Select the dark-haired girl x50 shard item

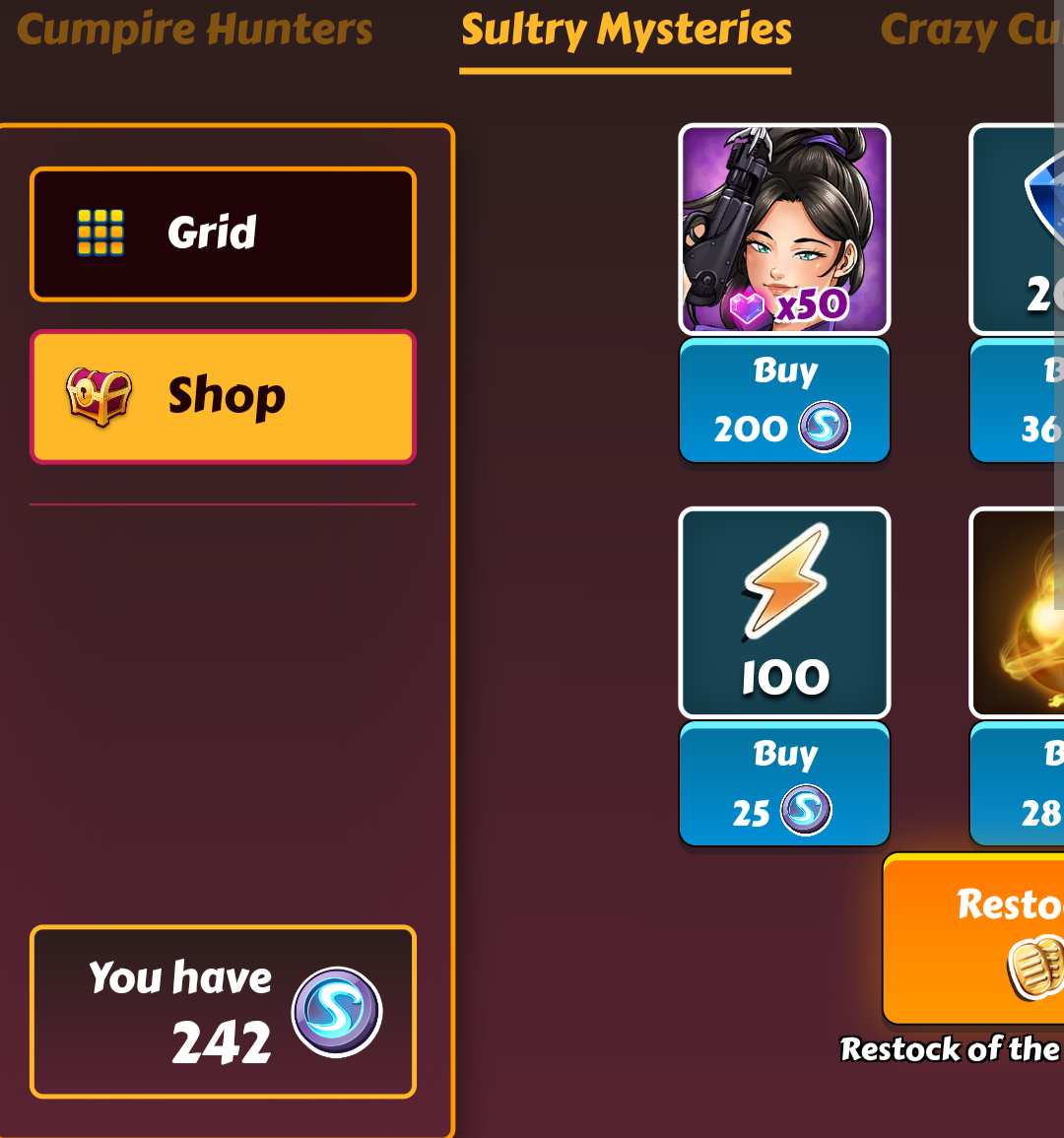click(x=784, y=229)
